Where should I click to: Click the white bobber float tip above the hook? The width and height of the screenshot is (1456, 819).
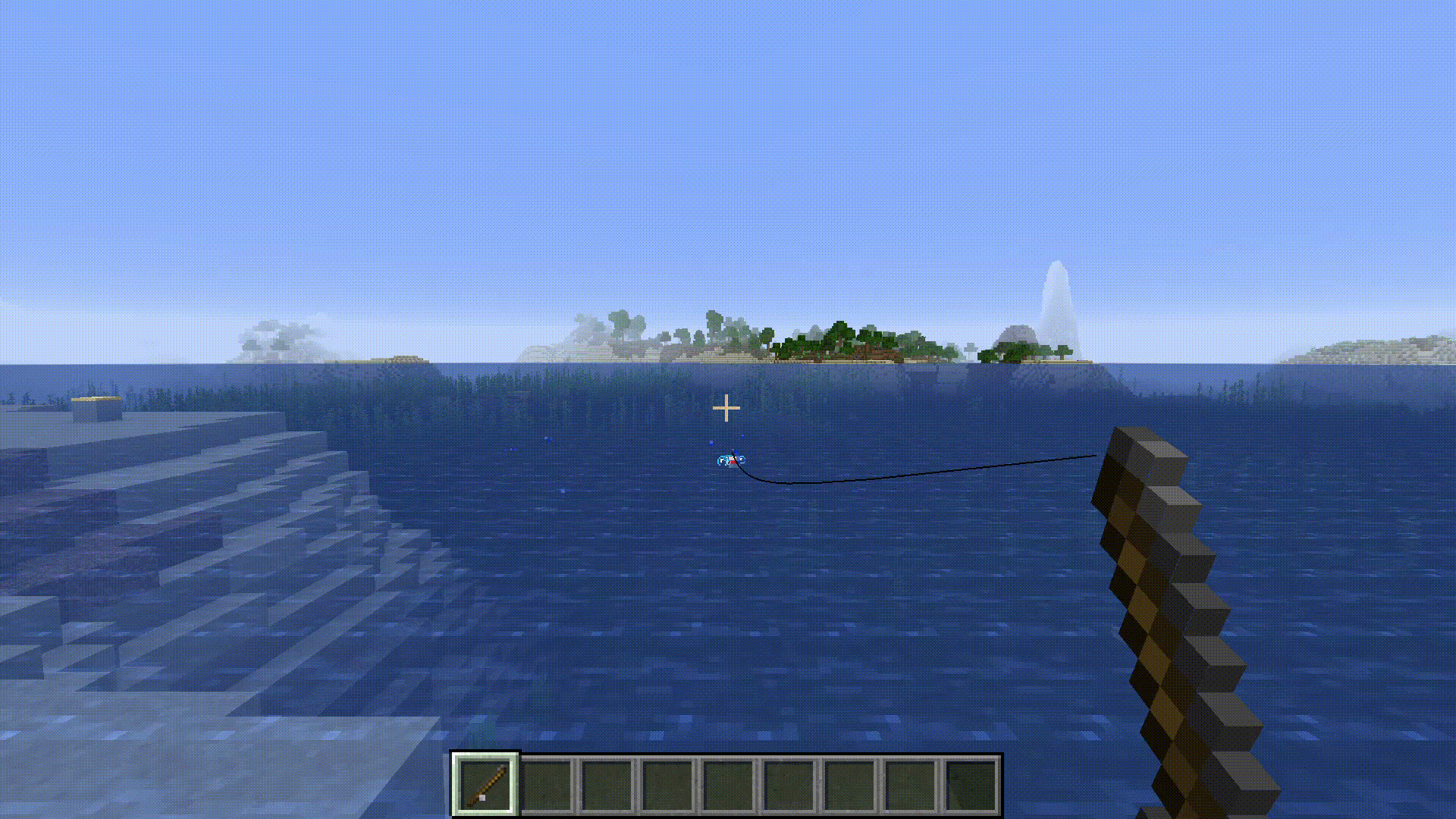point(730,457)
